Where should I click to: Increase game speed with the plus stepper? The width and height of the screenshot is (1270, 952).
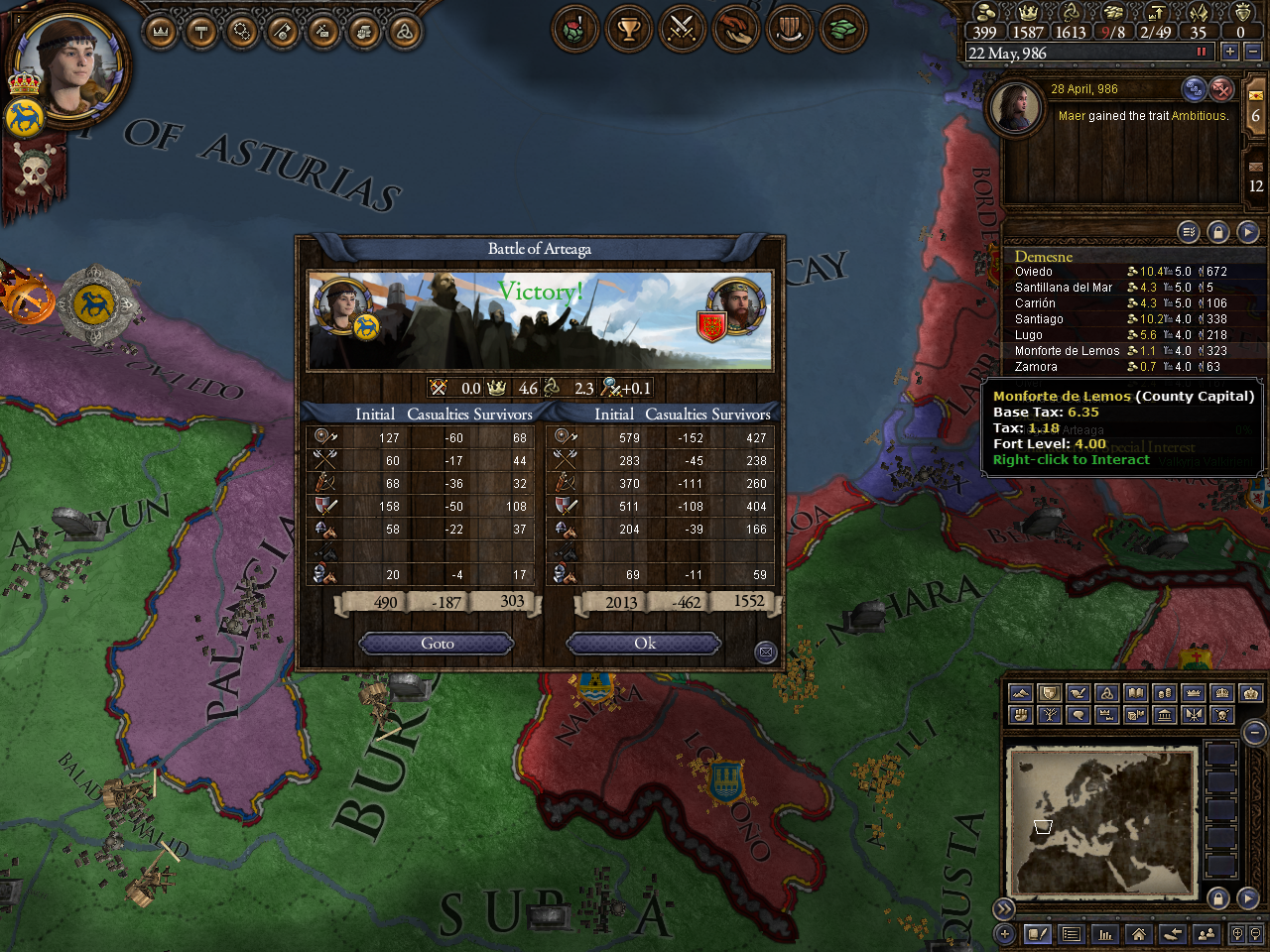point(1228,51)
